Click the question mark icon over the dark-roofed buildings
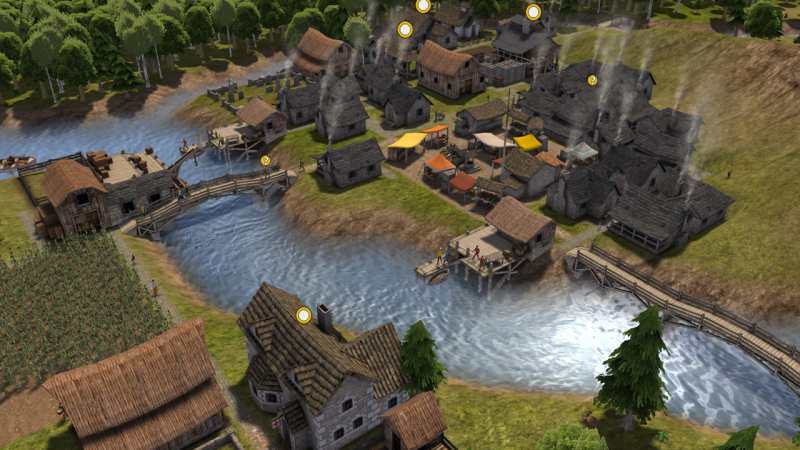 (x=592, y=80)
